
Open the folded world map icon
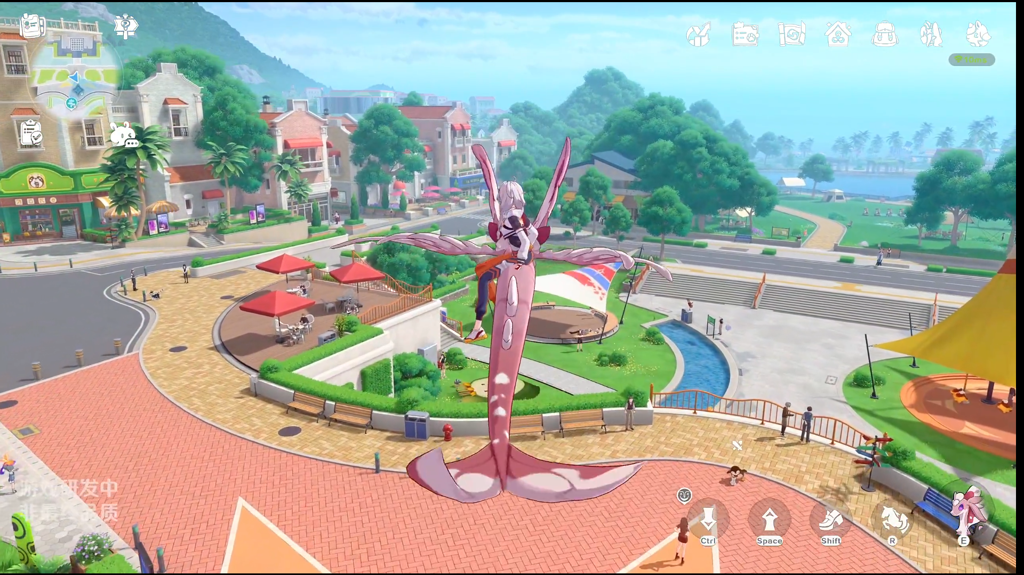coord(792,35)
